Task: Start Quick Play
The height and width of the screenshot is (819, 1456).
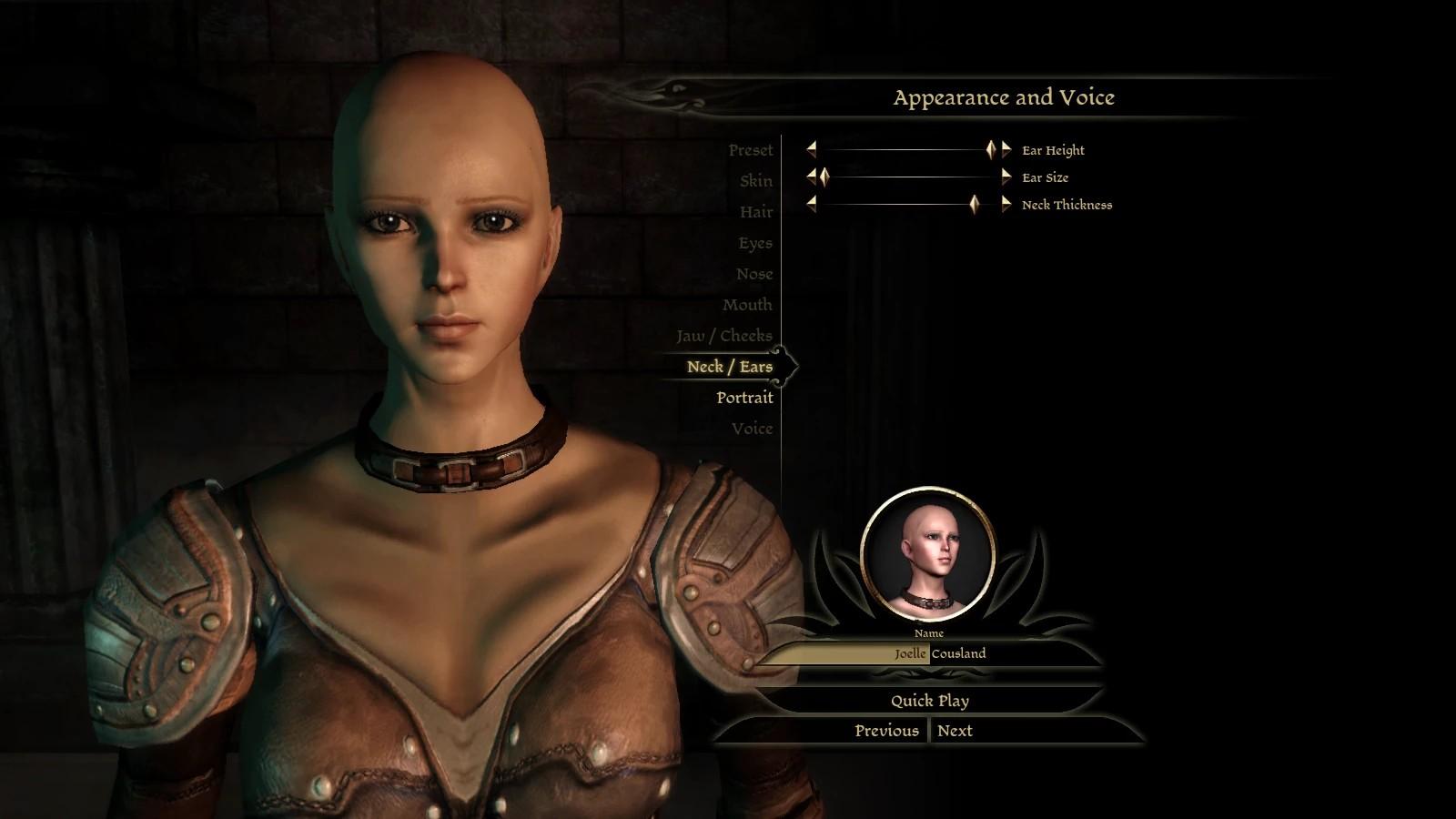Action: (929, 701)
